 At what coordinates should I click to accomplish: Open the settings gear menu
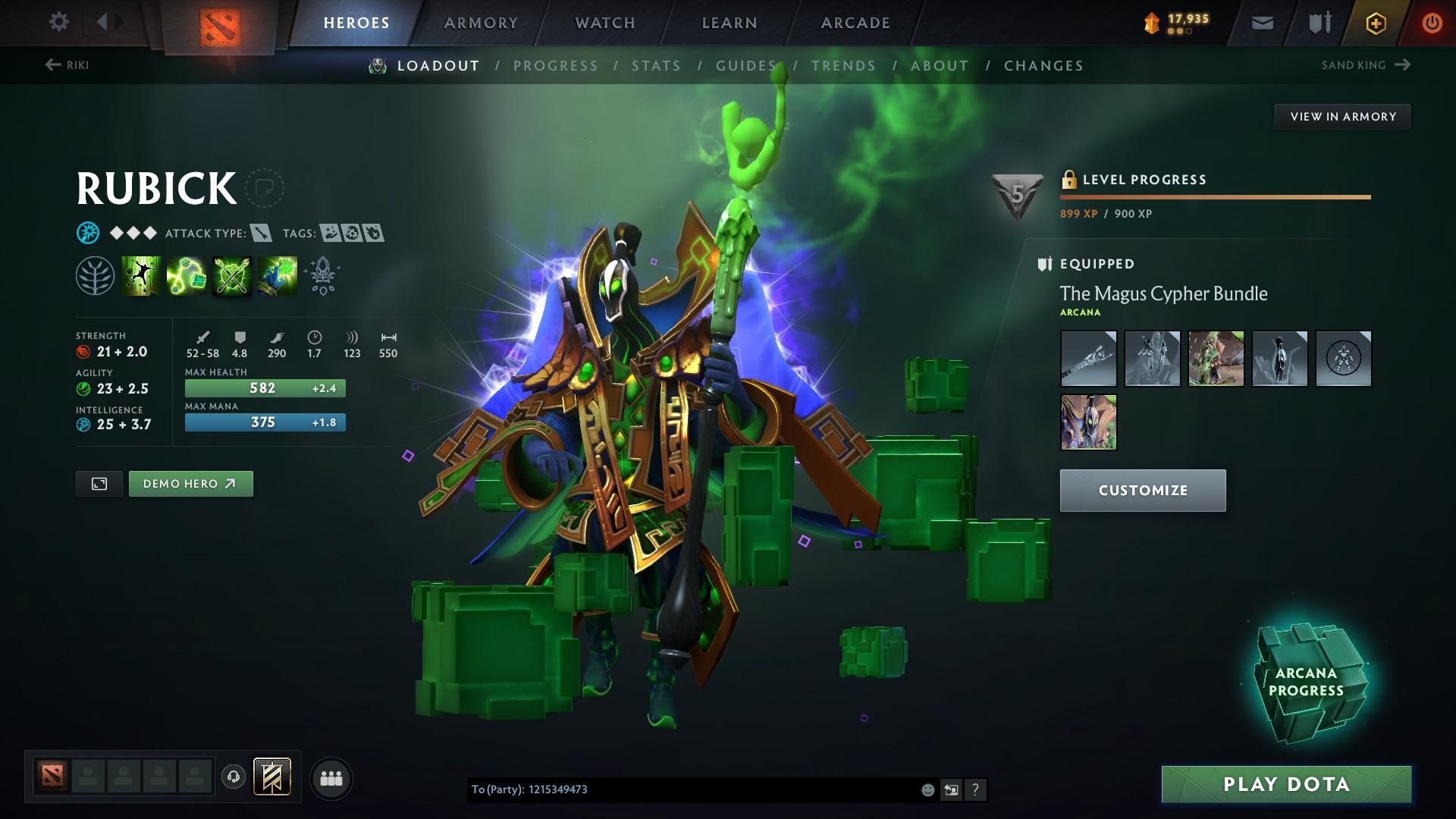[x=59, y=22]
